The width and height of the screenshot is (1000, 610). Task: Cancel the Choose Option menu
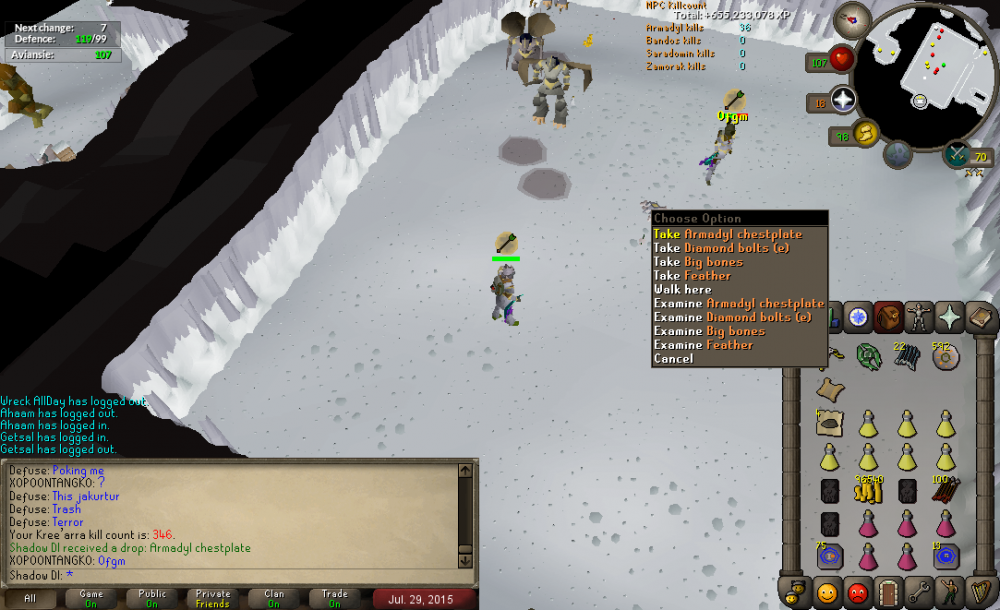click(x=673, y=359)
